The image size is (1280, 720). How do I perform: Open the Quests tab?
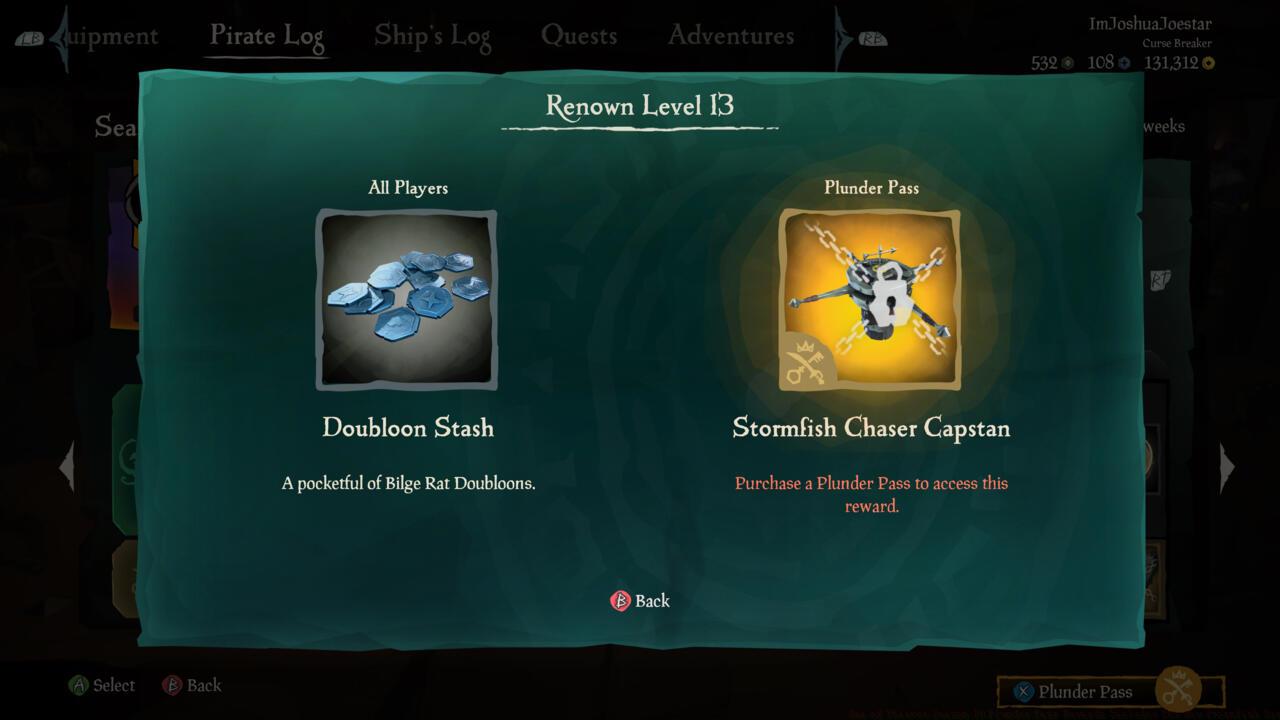[x=580, y=34]
